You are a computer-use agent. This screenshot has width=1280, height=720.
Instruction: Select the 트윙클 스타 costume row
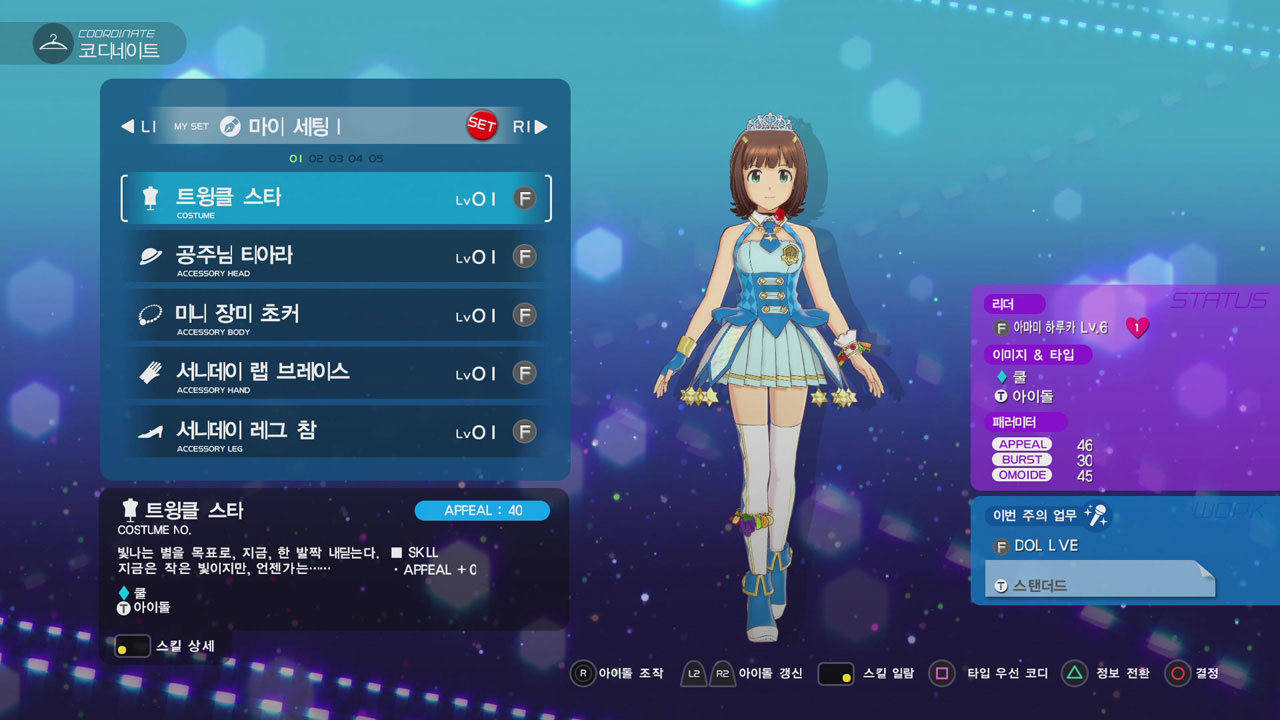(335, 198)
